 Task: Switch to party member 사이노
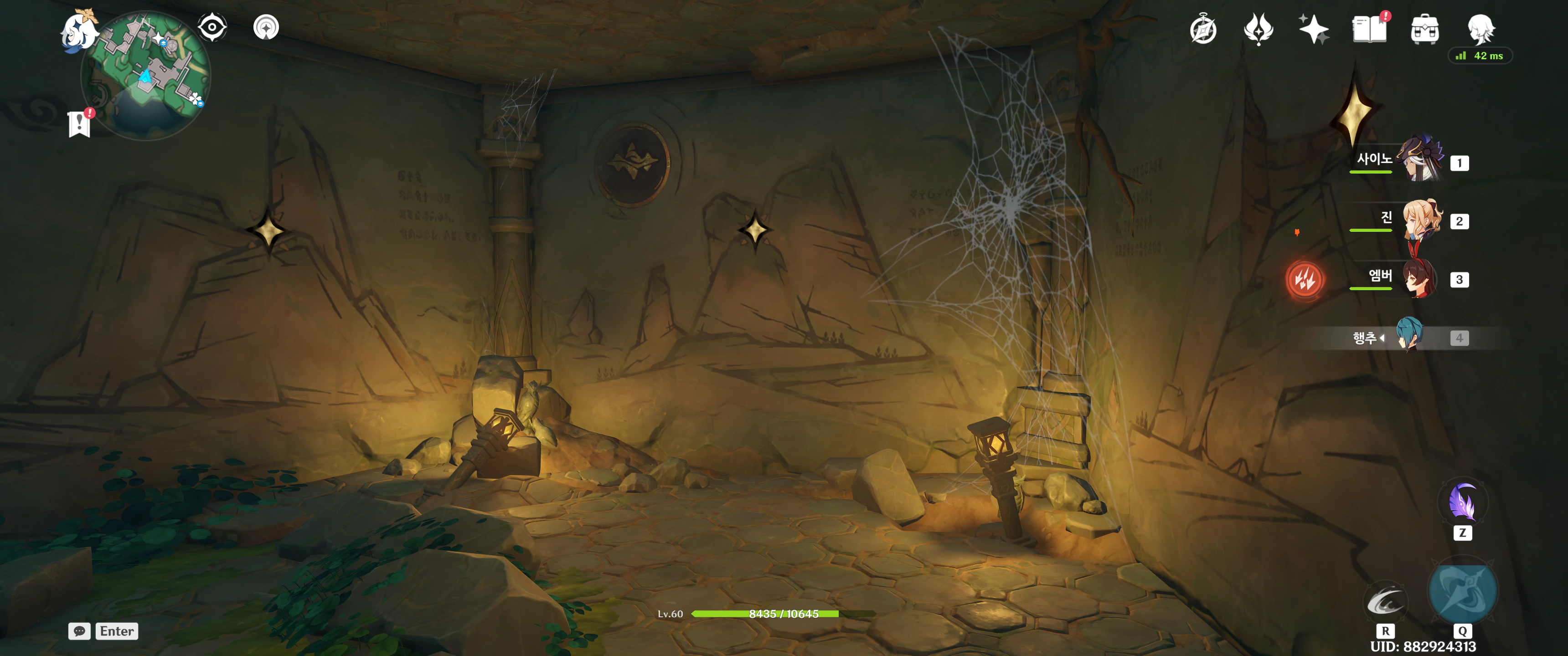(x=1420, y=160)
